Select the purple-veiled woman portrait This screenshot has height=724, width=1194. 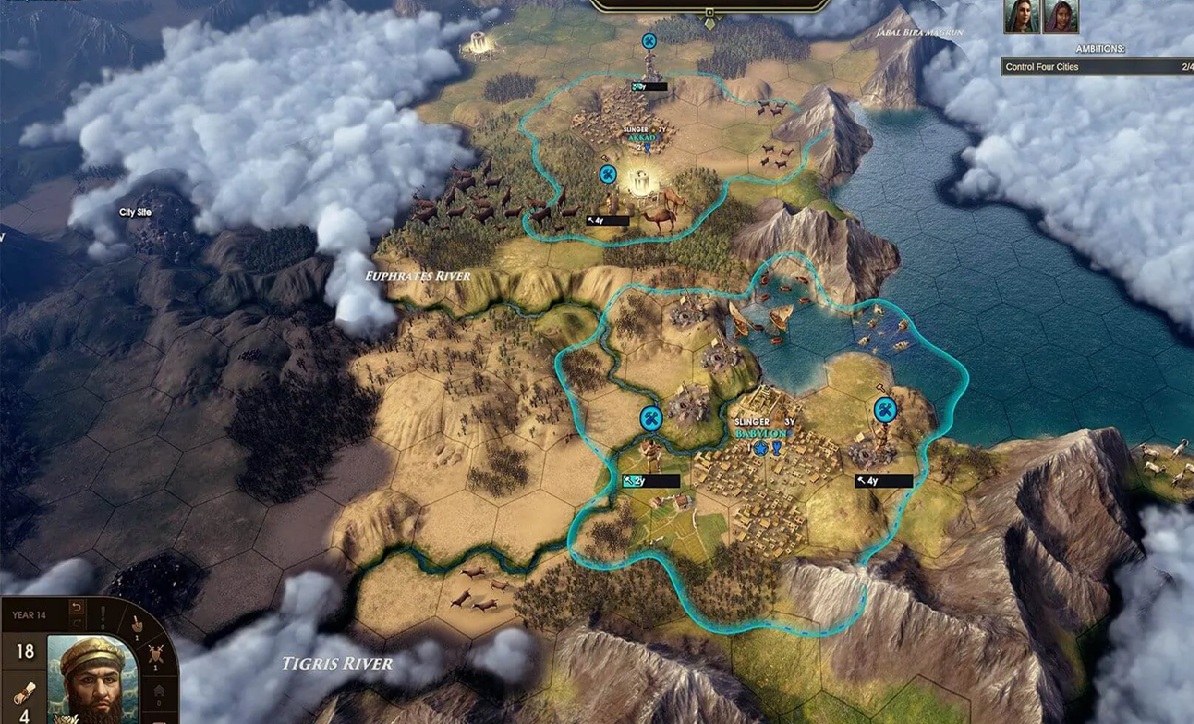point(1060,17)
